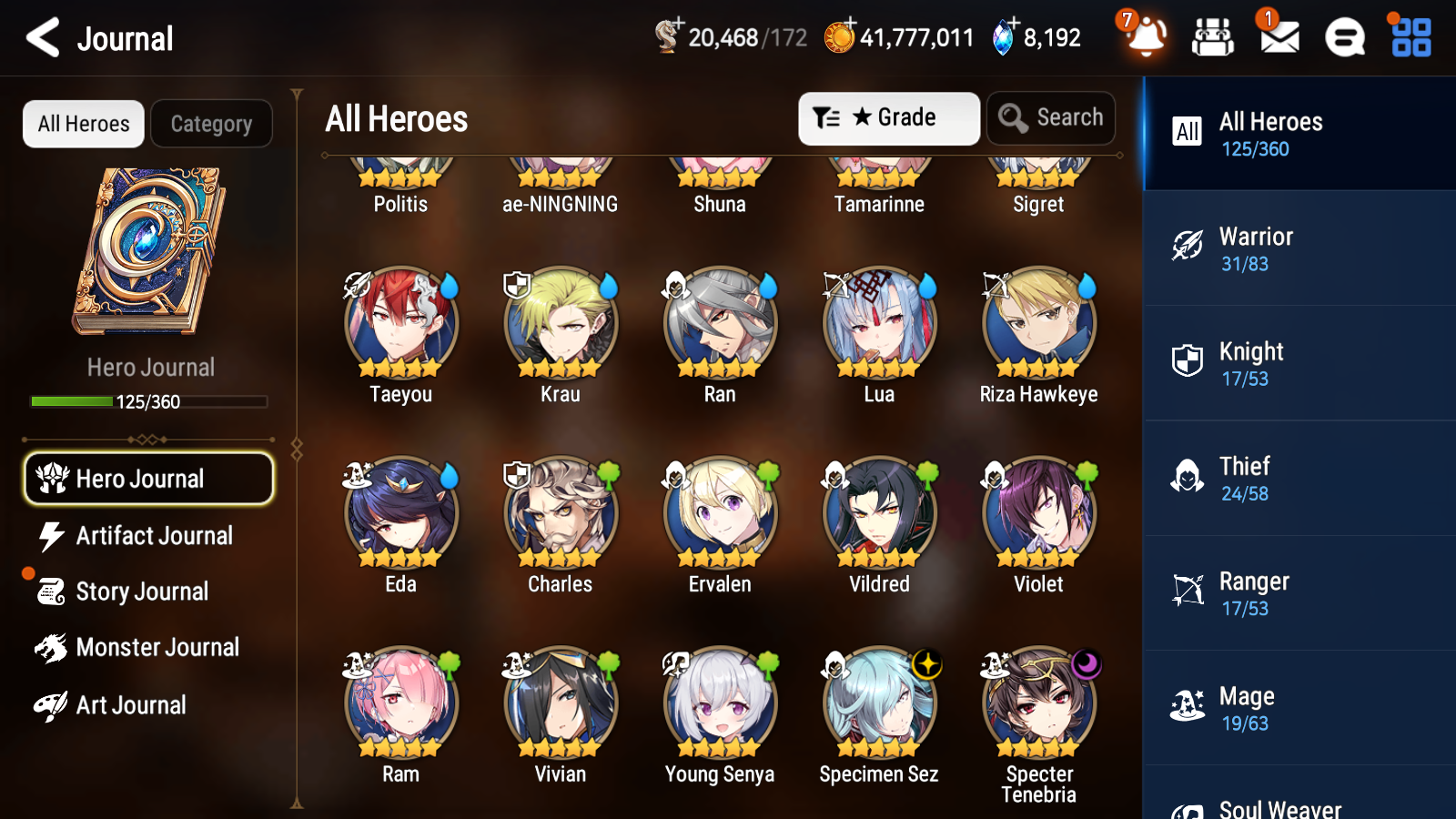The width and height of the screenshot is (1456, 819).
Task: Open the Grade sorting dropdown
Action: (x=888, y=117)
